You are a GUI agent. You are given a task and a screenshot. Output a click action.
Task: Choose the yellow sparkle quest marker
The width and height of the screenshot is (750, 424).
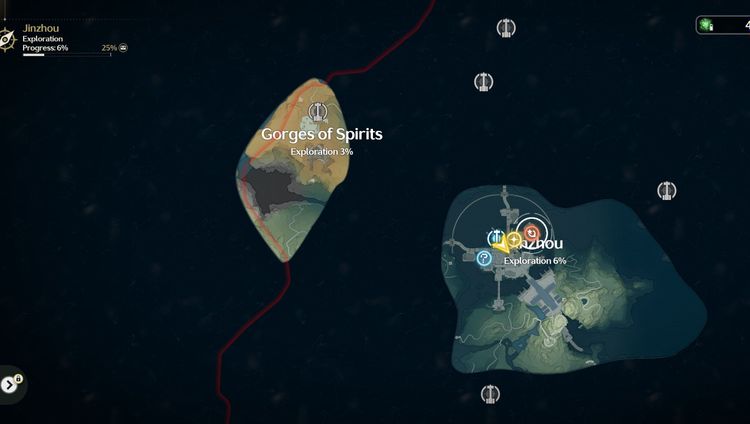point(514,240)
